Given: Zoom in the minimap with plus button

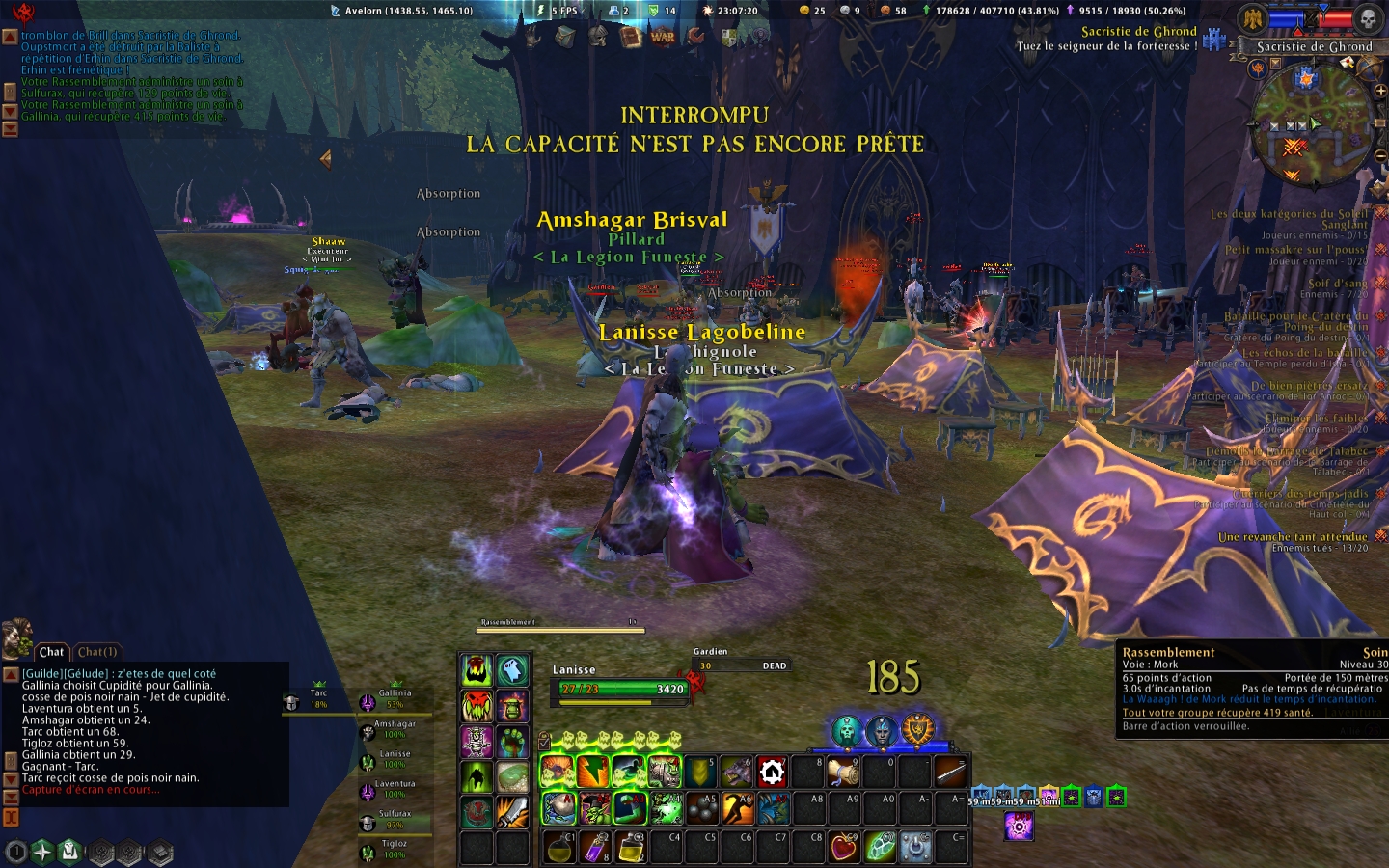Looking at the screenshot, I should (x=1379, y=91).
